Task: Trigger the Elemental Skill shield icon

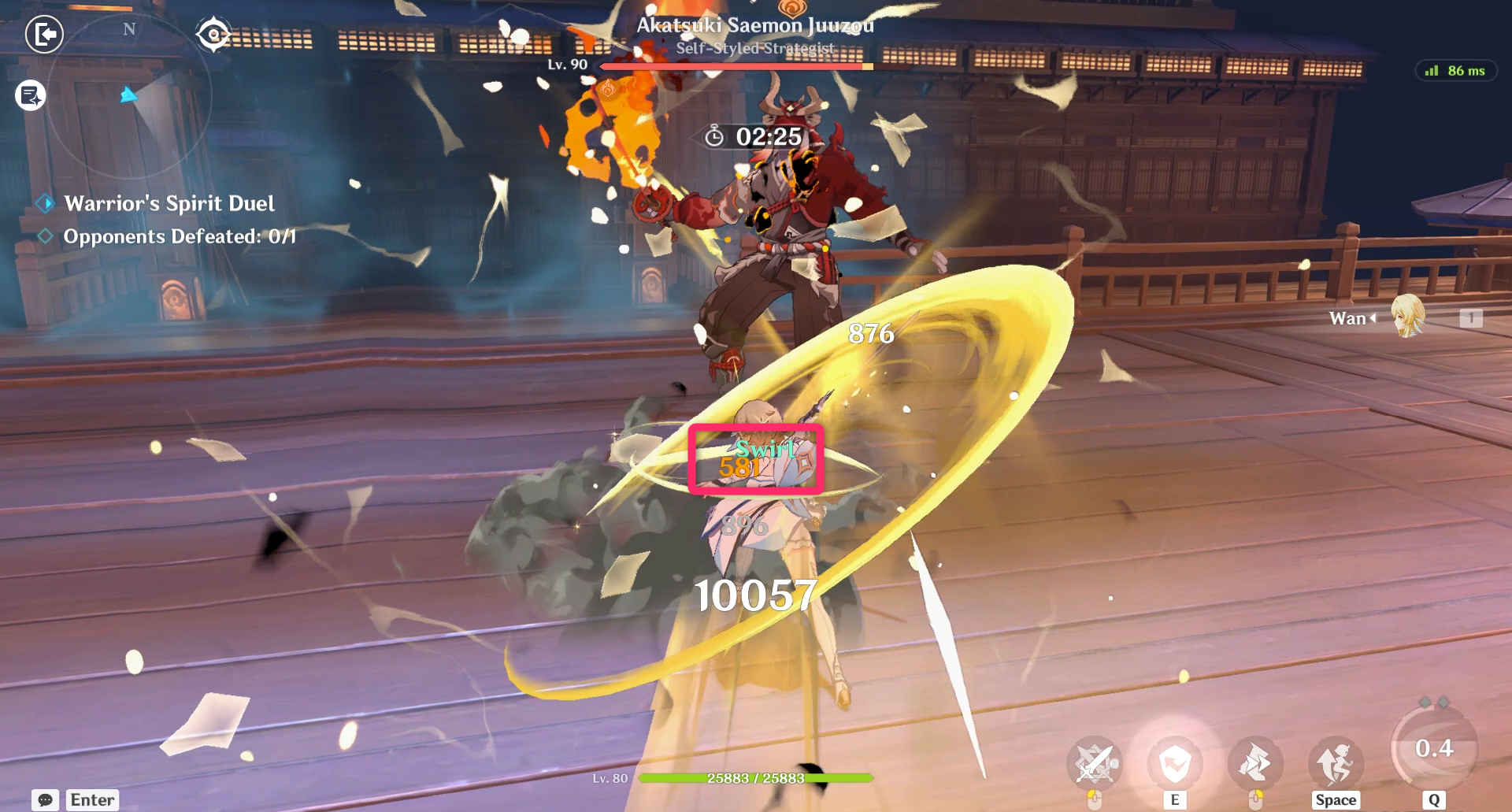Action: tap(1176, 762)
